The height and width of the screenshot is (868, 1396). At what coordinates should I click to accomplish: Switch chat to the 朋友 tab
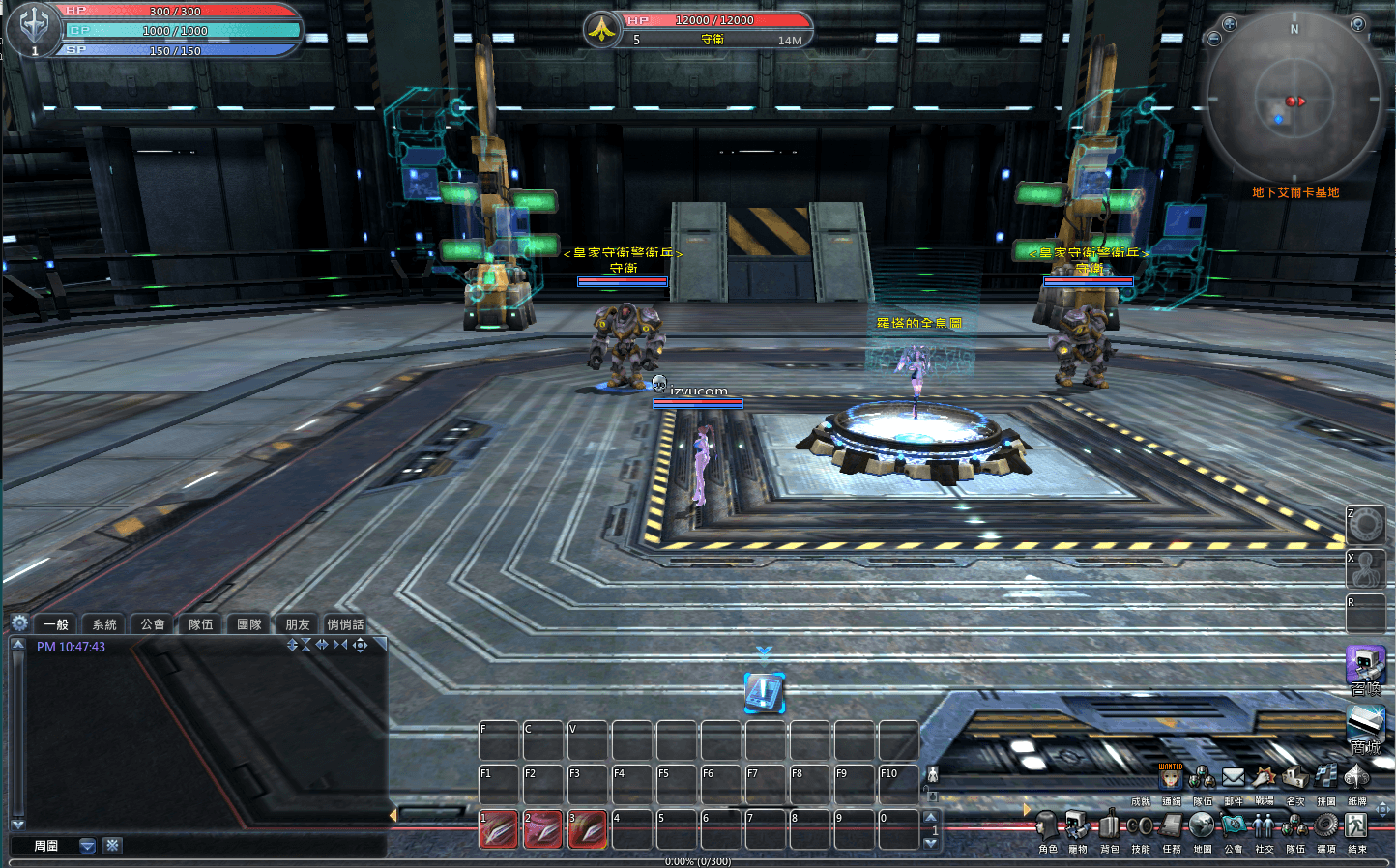point(298,624)
